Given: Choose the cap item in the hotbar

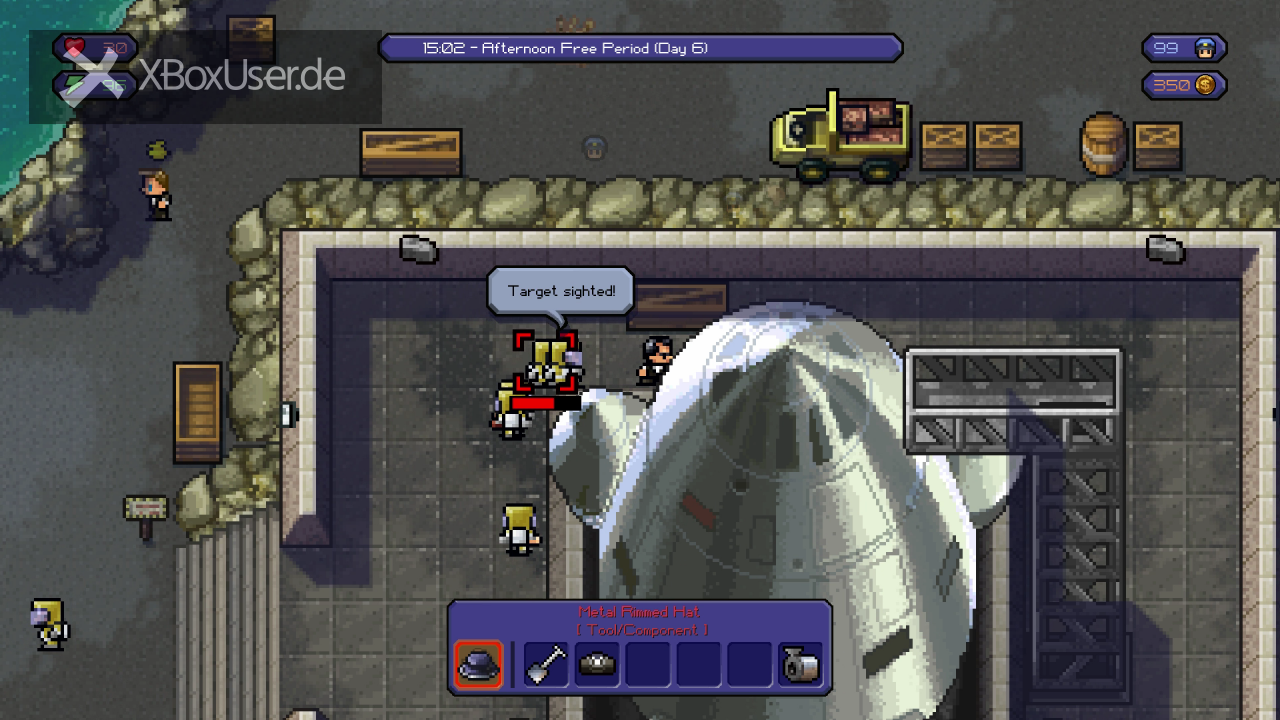Looking at the screenshot, I should click(597, 665).
